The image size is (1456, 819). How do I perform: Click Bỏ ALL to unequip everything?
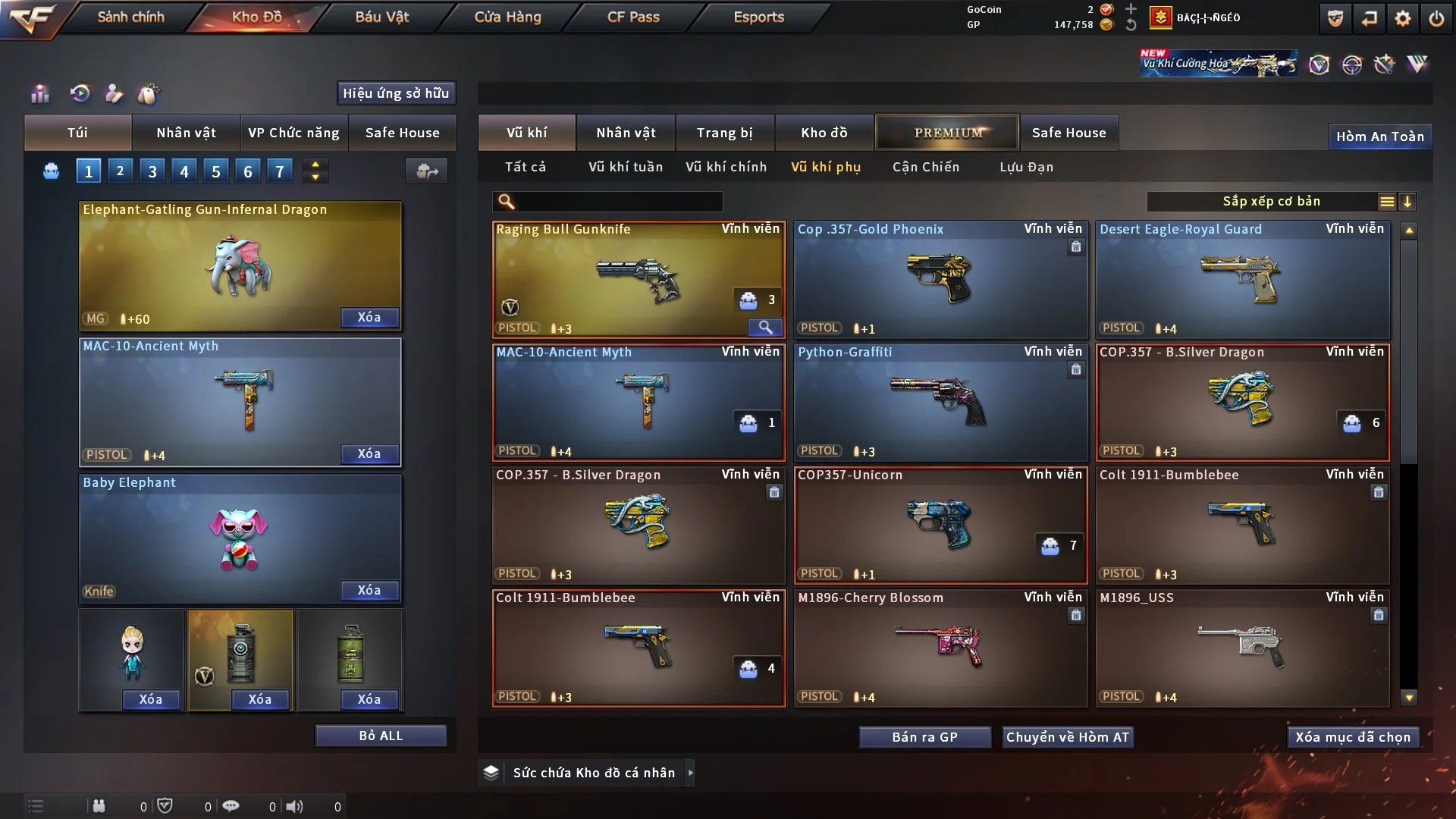381,736
